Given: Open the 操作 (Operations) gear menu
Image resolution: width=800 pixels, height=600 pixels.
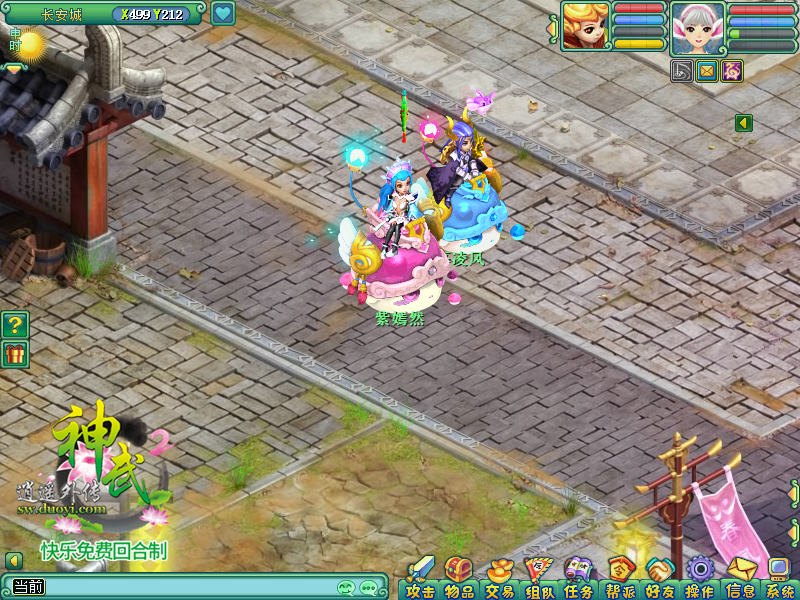Looking at the screenshot, I should [699, 580].
